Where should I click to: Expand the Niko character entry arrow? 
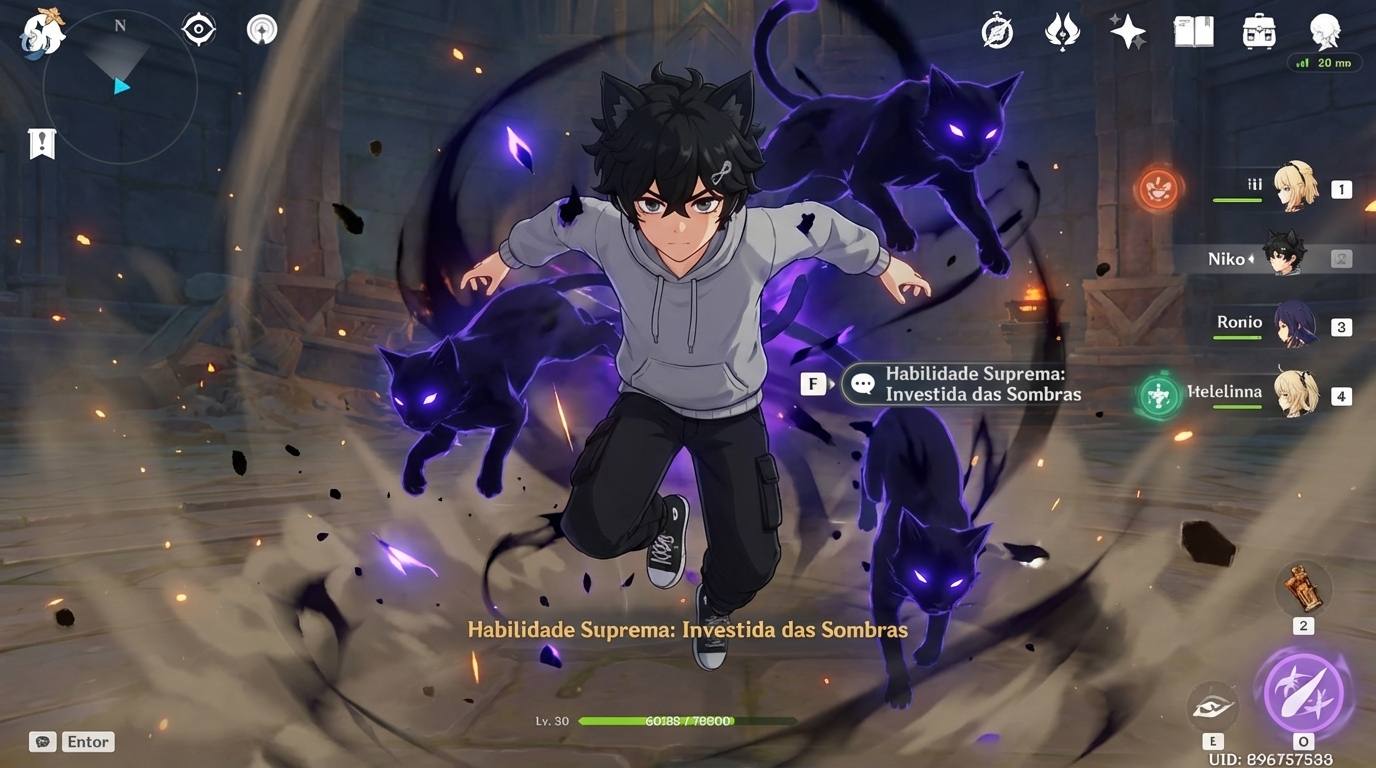[x=1253, y=258]
